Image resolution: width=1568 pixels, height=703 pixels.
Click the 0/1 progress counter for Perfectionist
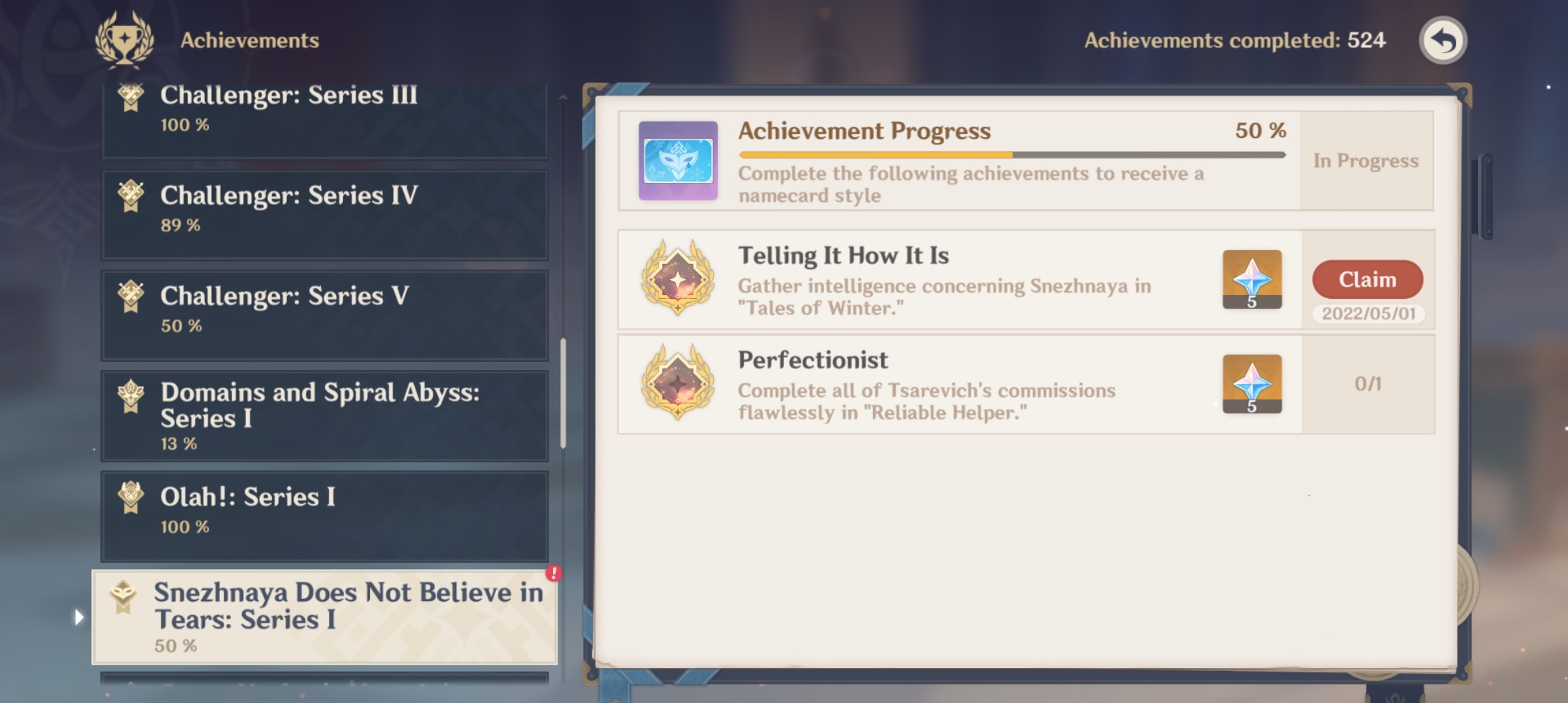(x=1368, y=385)
